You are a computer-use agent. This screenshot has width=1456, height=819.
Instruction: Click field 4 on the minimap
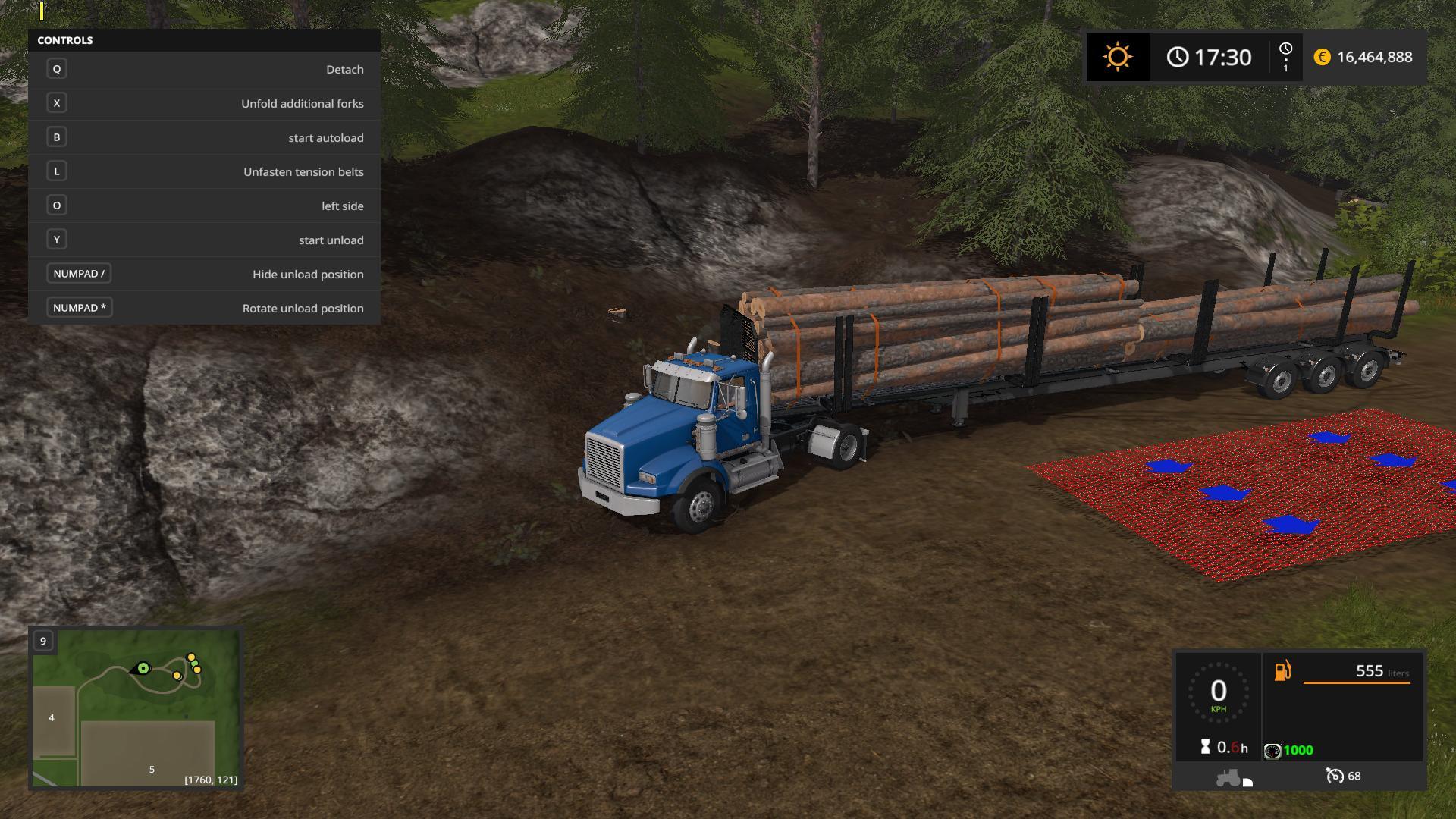point(52,717)
